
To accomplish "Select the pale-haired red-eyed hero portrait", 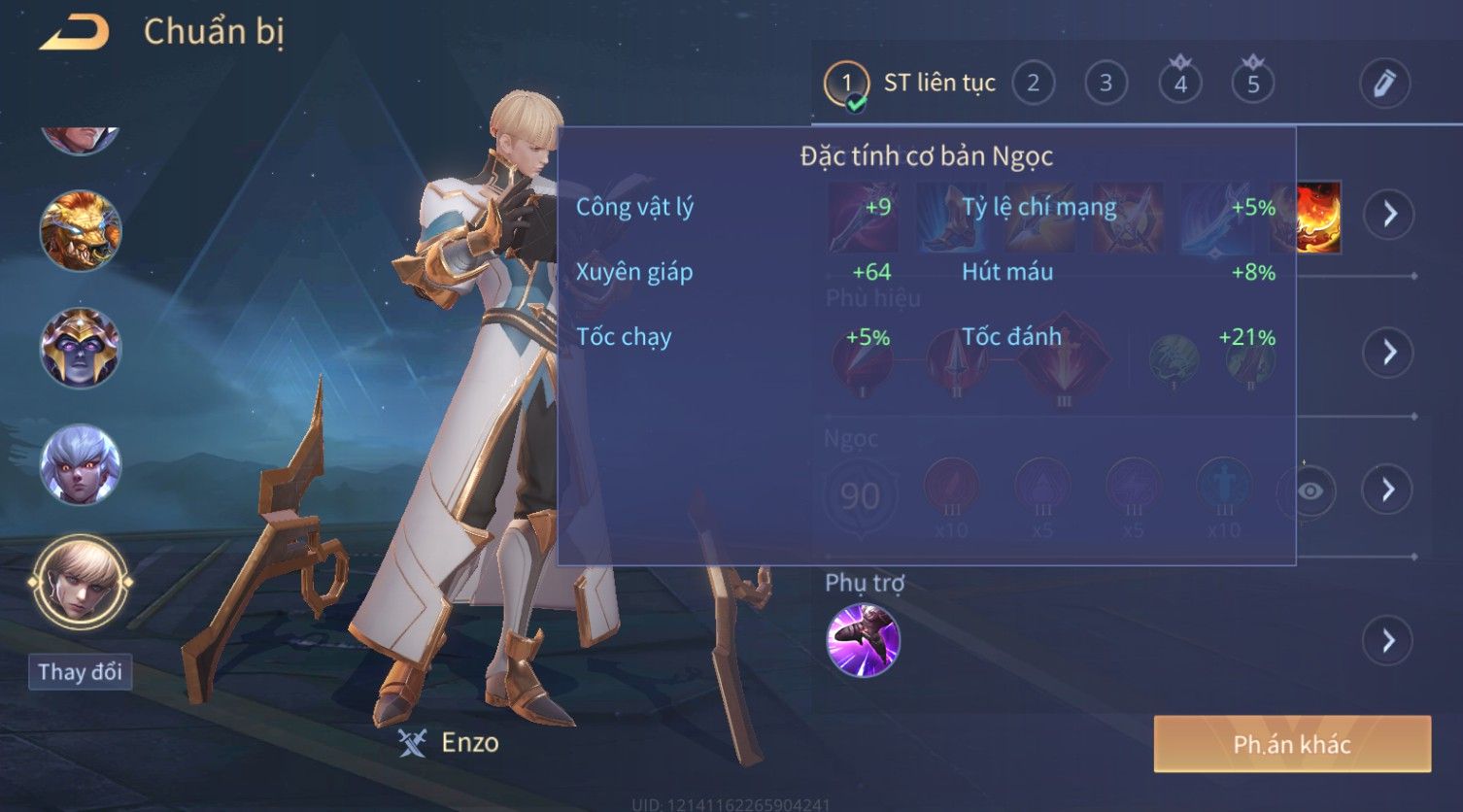I will 80,464.
